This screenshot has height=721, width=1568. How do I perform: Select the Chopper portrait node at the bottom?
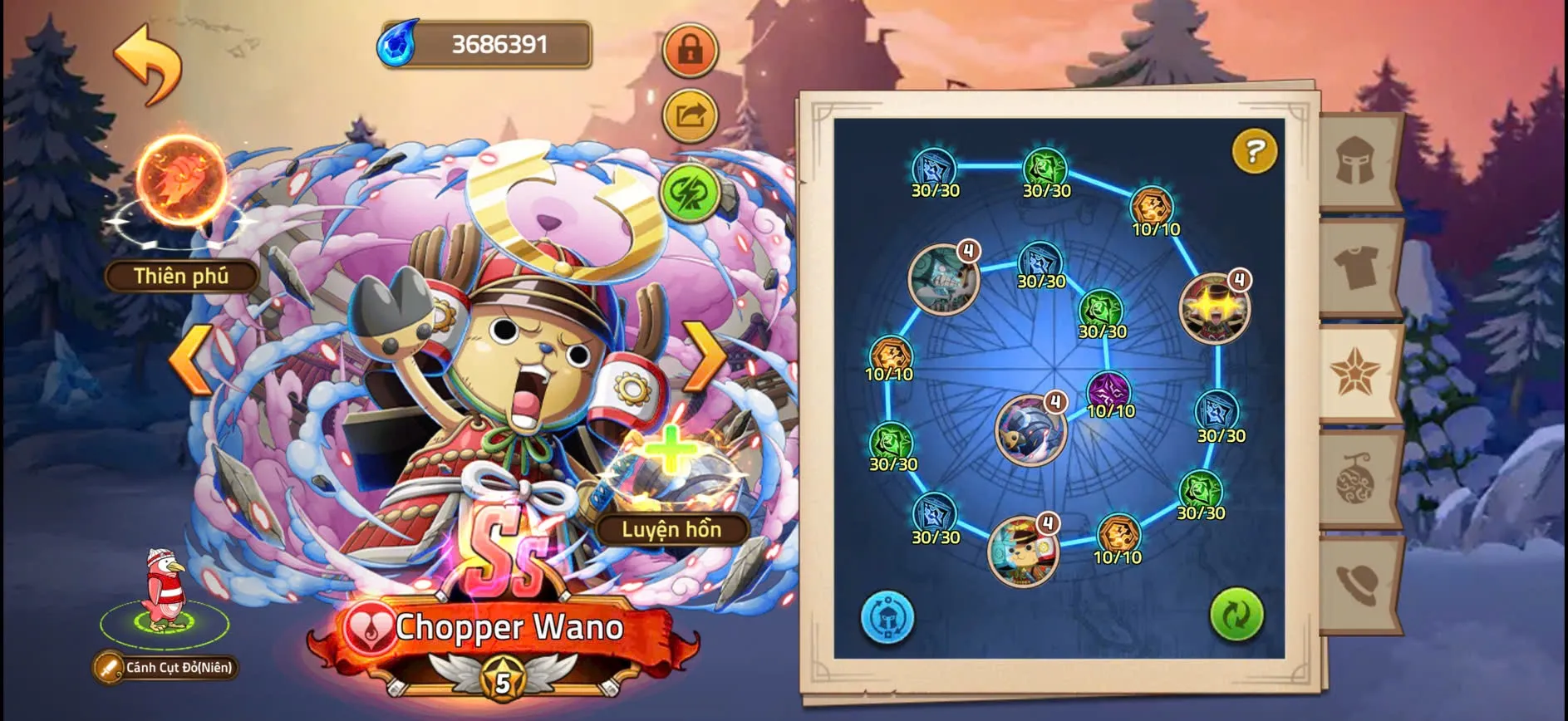coord(1023,550)
